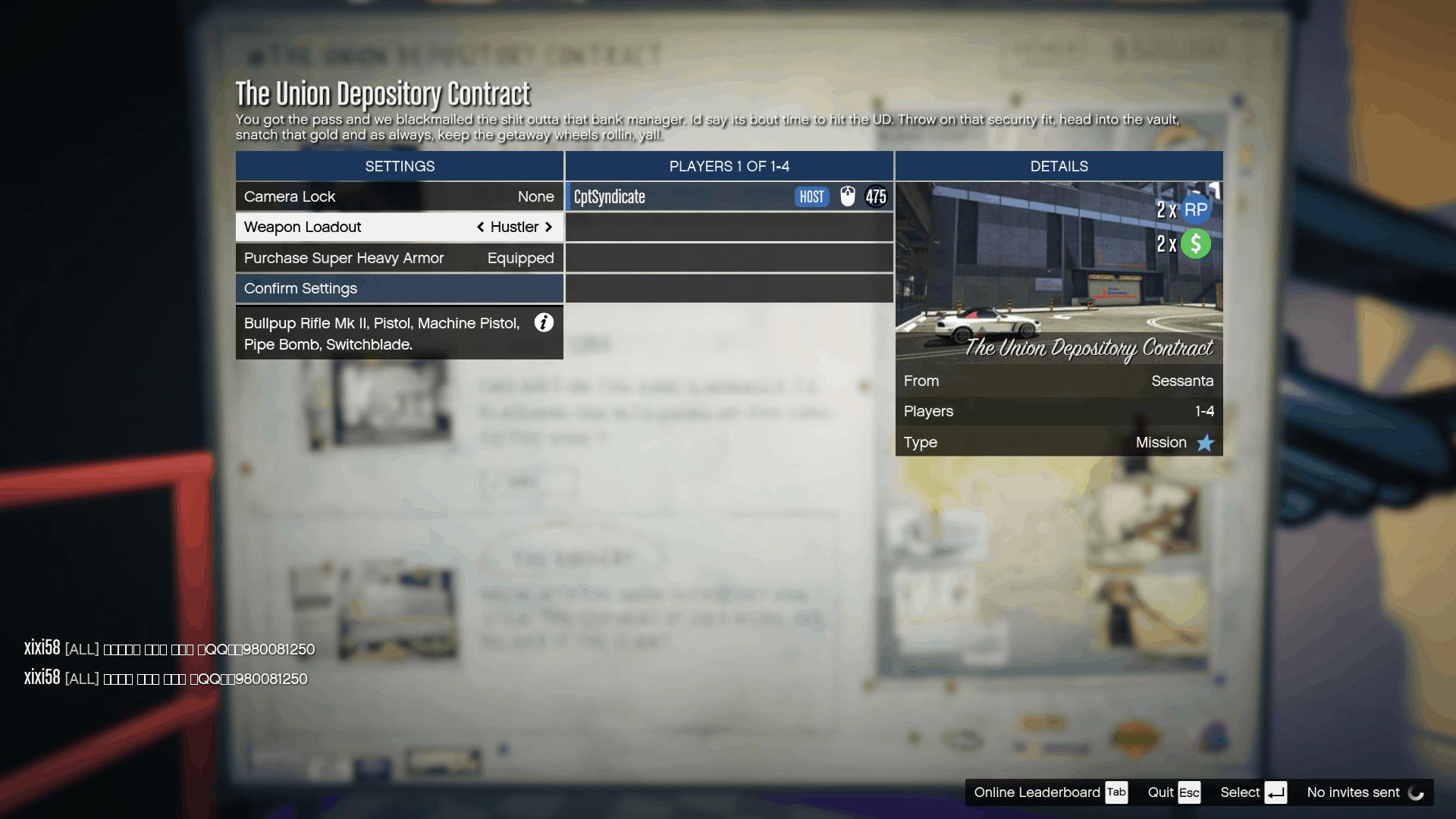1456x819 pixels.
Task: Click the left arrow on Weapon Loadout
Action: tap(481, 227)
